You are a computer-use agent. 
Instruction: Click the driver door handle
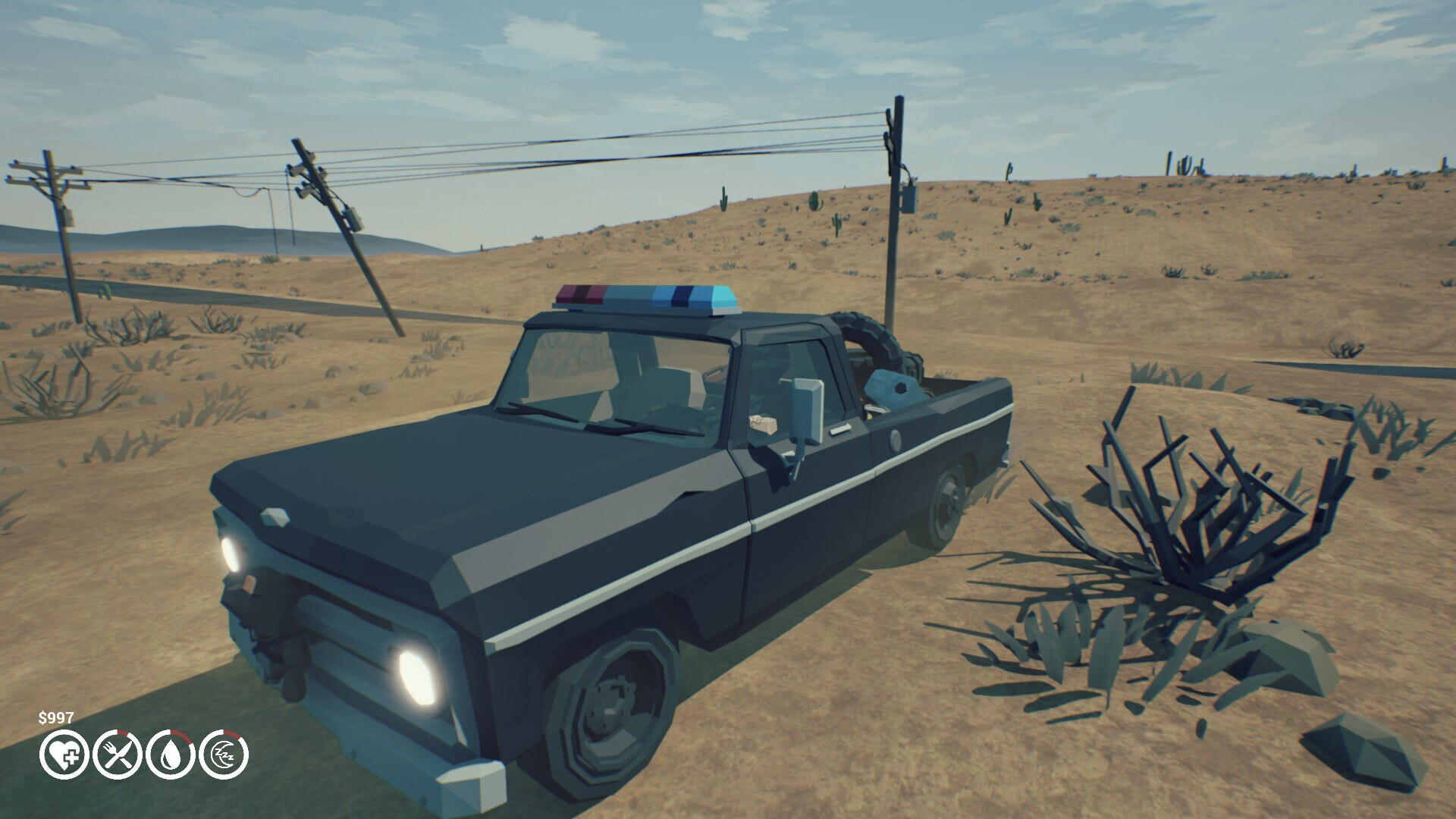(839, 428)
